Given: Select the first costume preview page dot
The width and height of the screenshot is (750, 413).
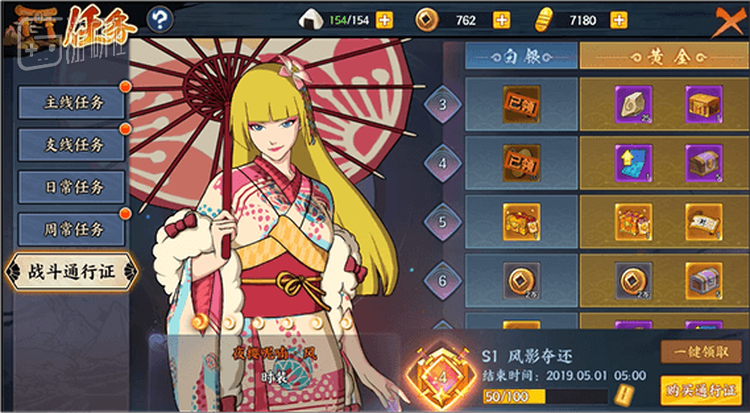Looking at the screenshot, I should point(199,322).
